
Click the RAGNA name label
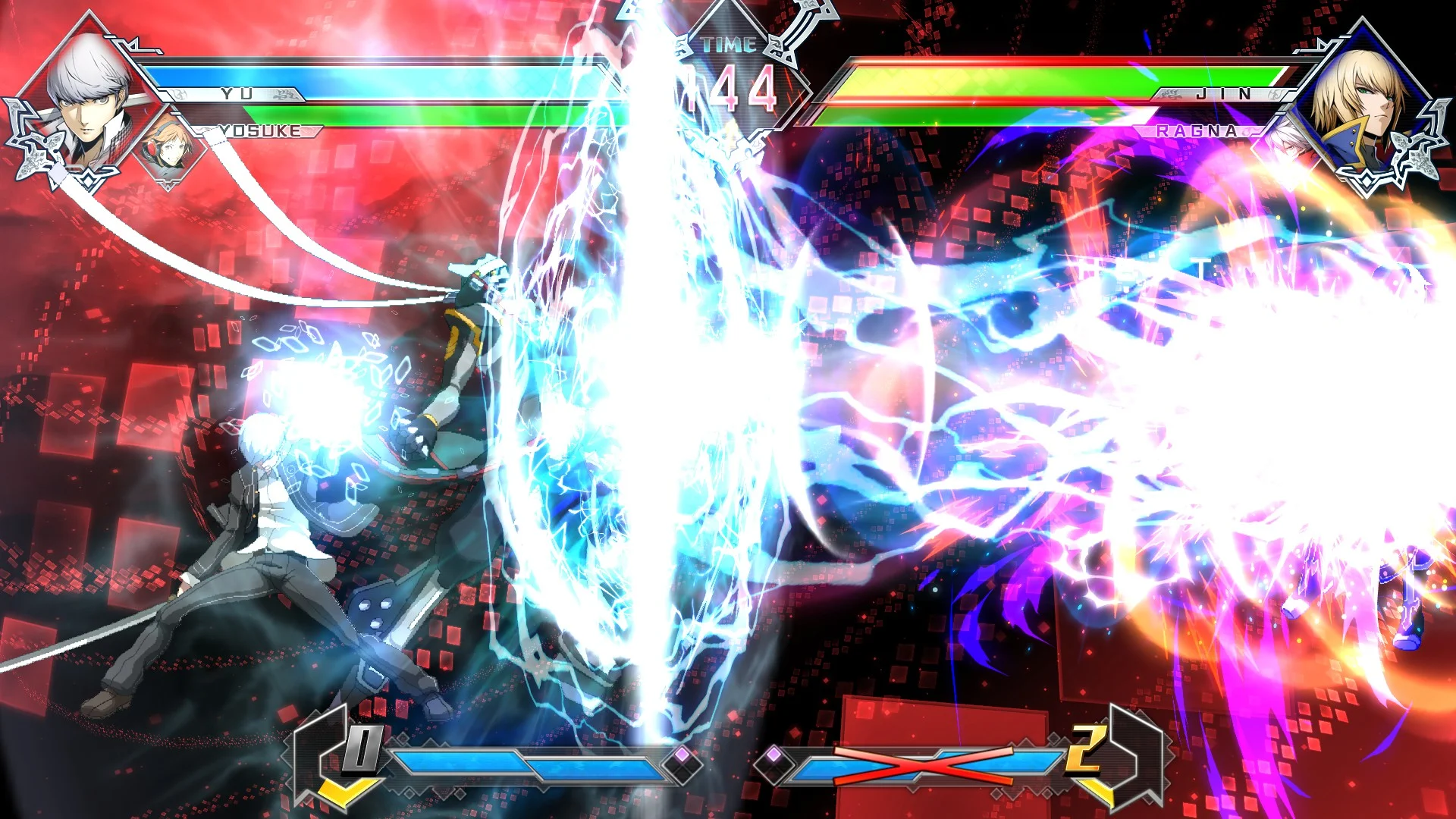point(1196,131)
